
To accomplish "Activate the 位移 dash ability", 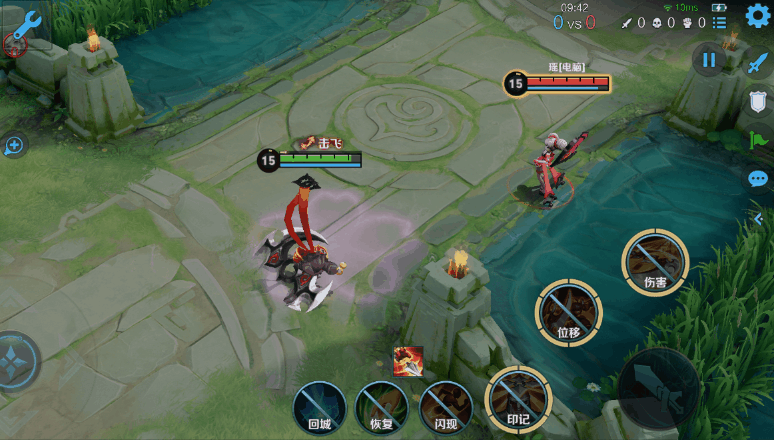I will [x=568, y=313].
